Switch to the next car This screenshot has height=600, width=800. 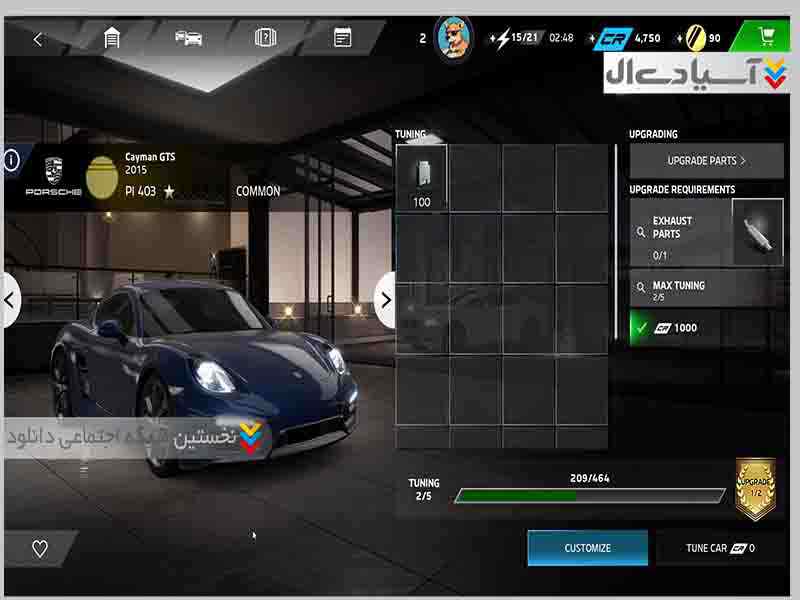(385, 299)
